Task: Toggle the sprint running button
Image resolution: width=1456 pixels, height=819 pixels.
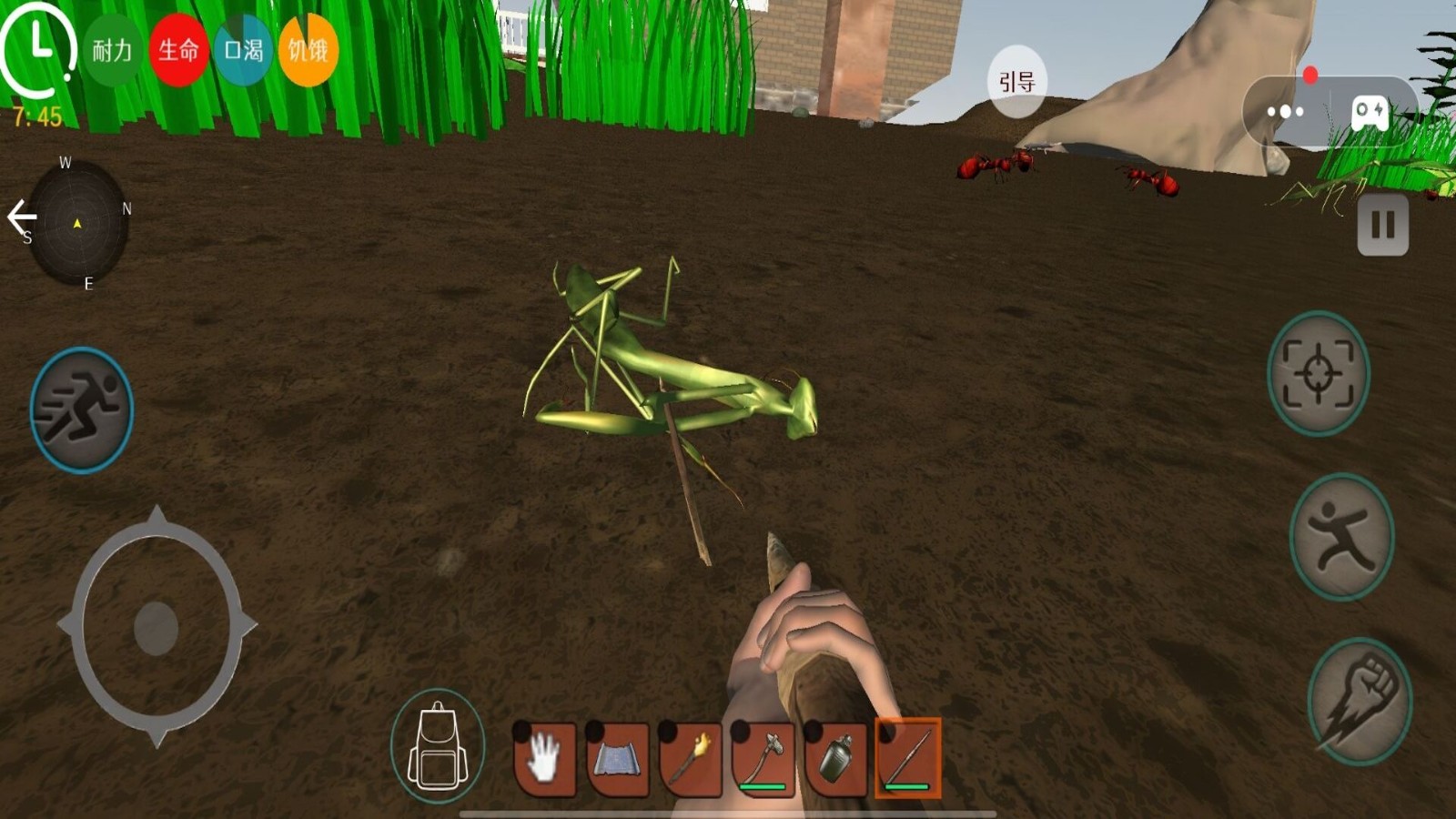Action: (82, 409)
